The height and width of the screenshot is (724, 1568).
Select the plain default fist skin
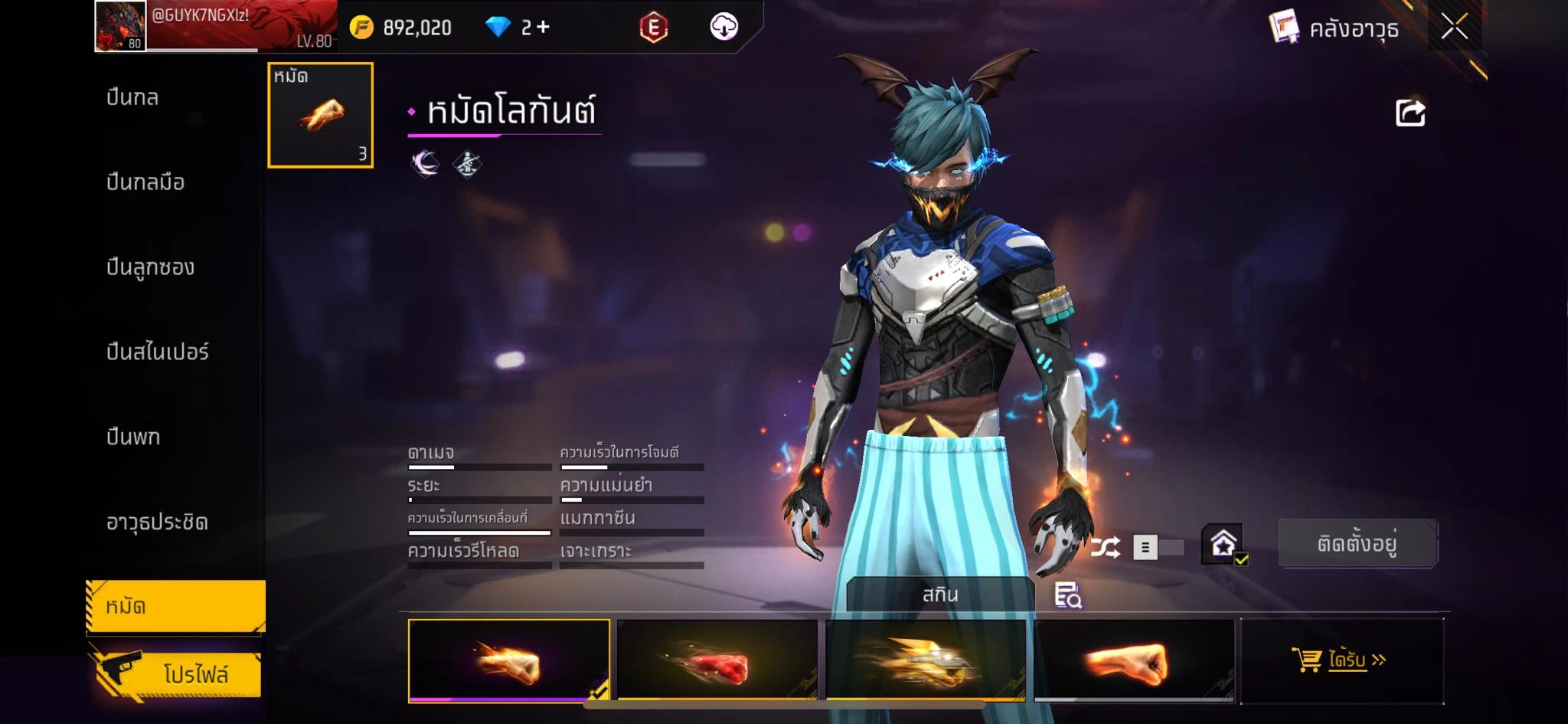click(x=1134, y=660)
